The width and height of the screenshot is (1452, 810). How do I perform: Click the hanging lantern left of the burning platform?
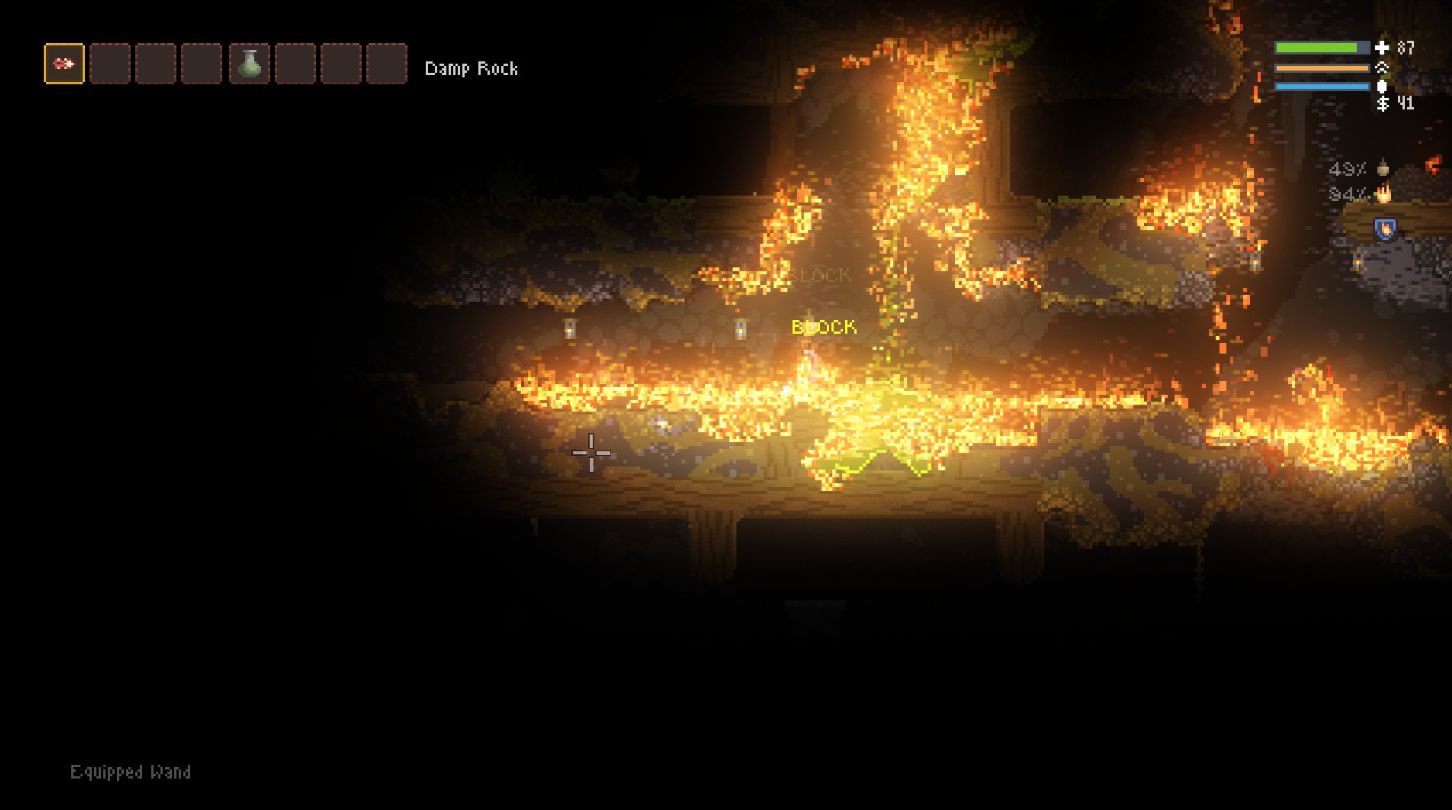click(x=571, y=328)
